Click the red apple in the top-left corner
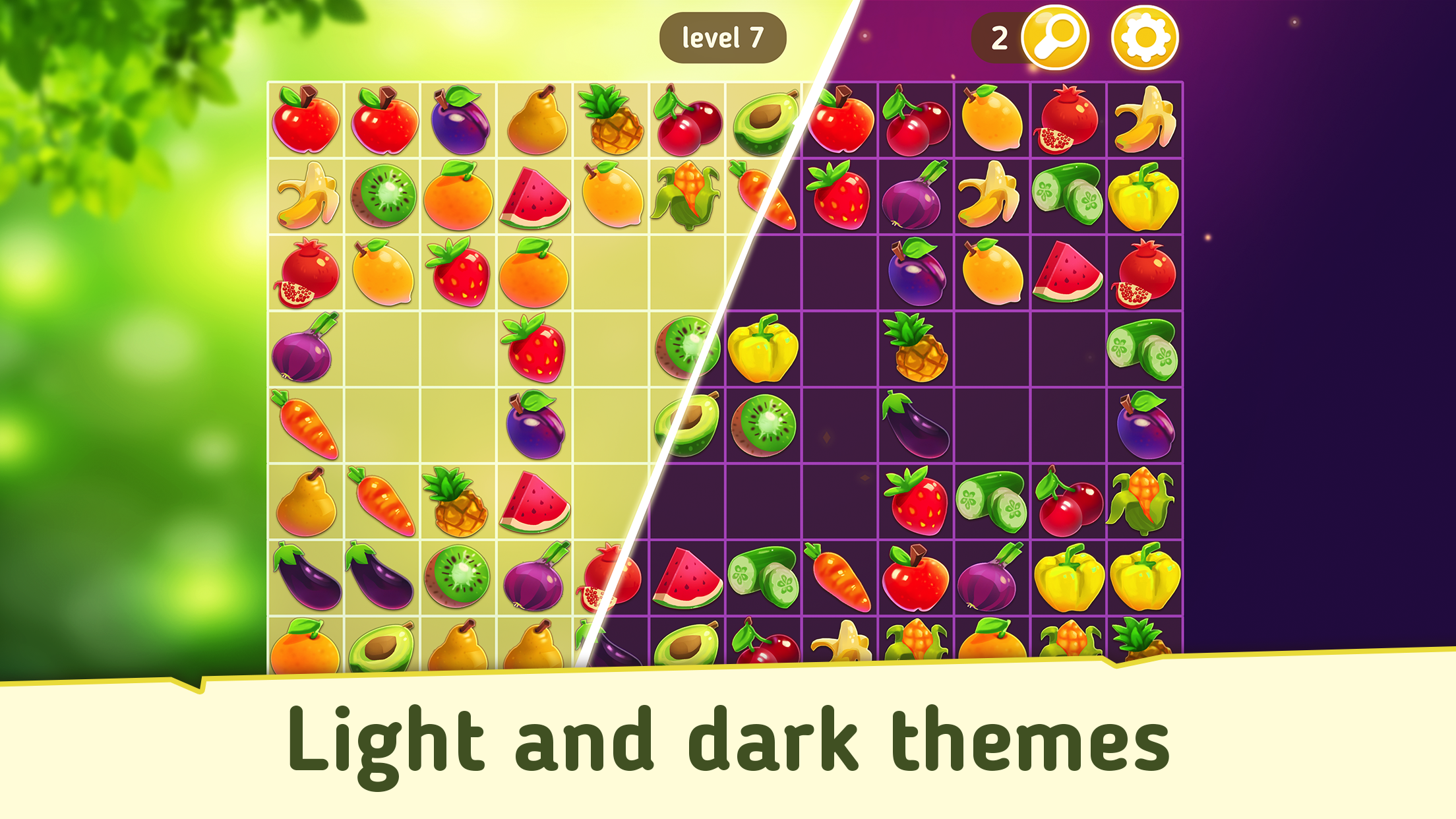 tap(307, 122)
